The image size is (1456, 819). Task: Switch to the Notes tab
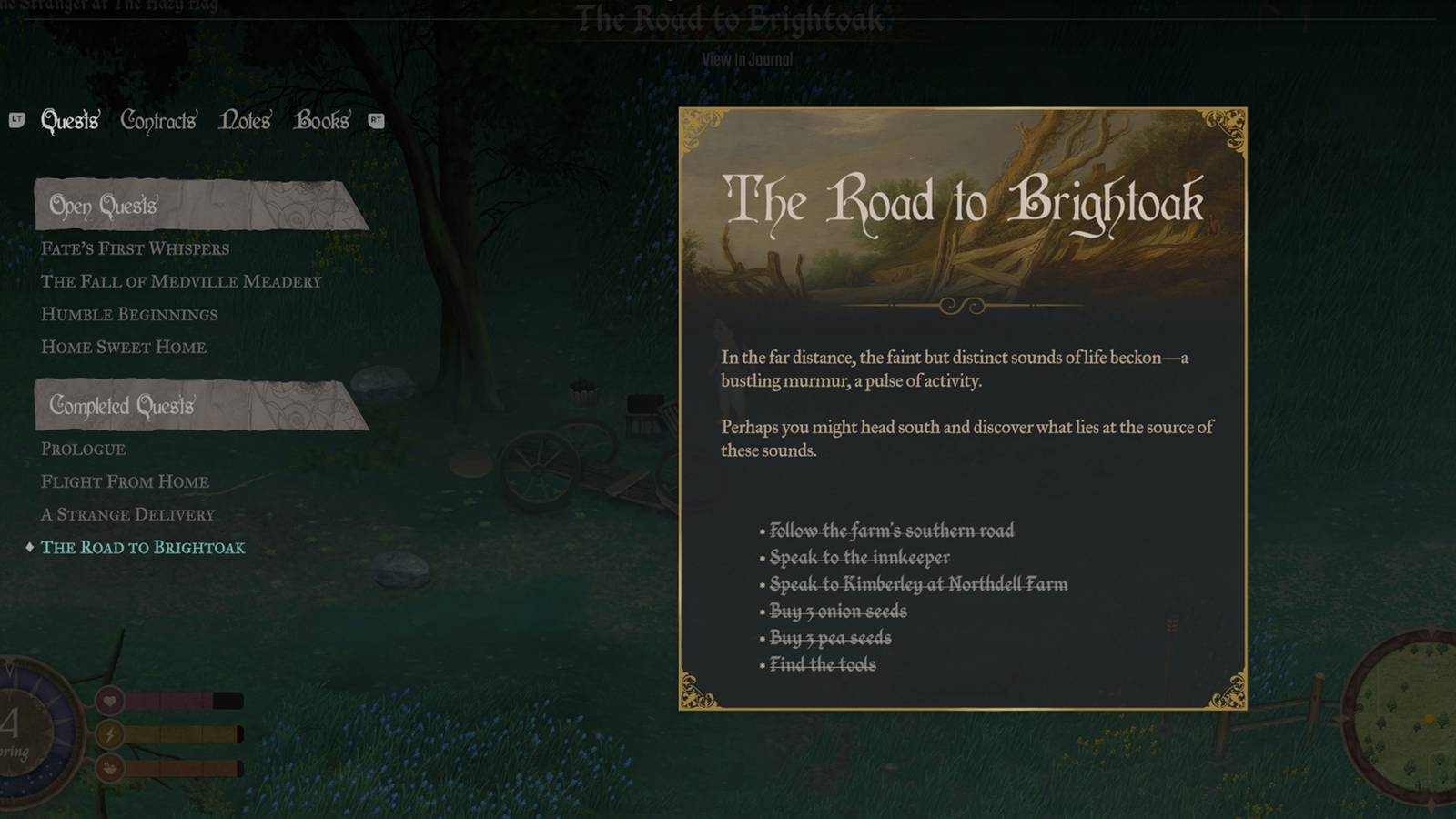tap(244, 120)
